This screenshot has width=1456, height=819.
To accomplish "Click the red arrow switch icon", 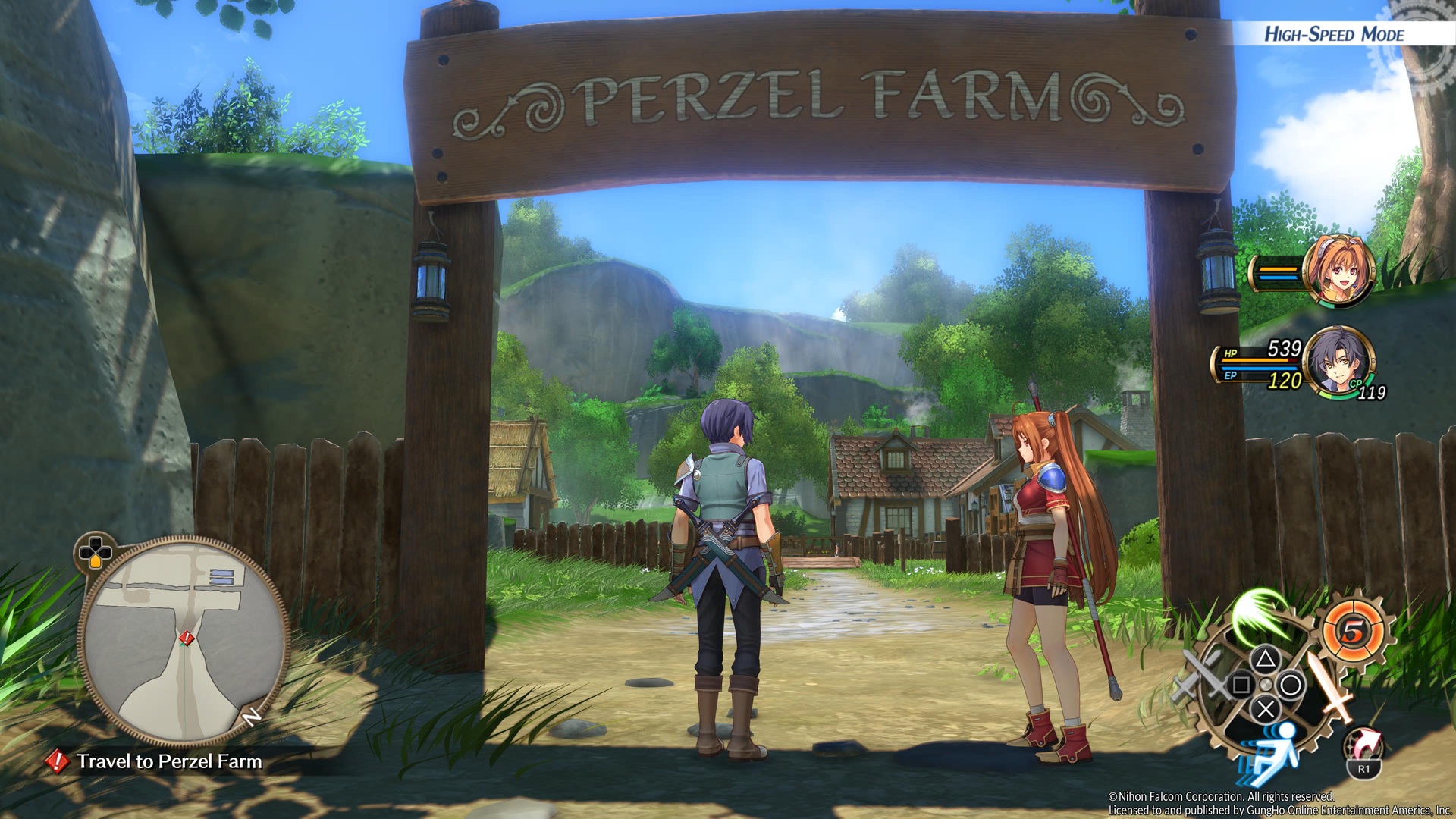I will (1364, 745).
